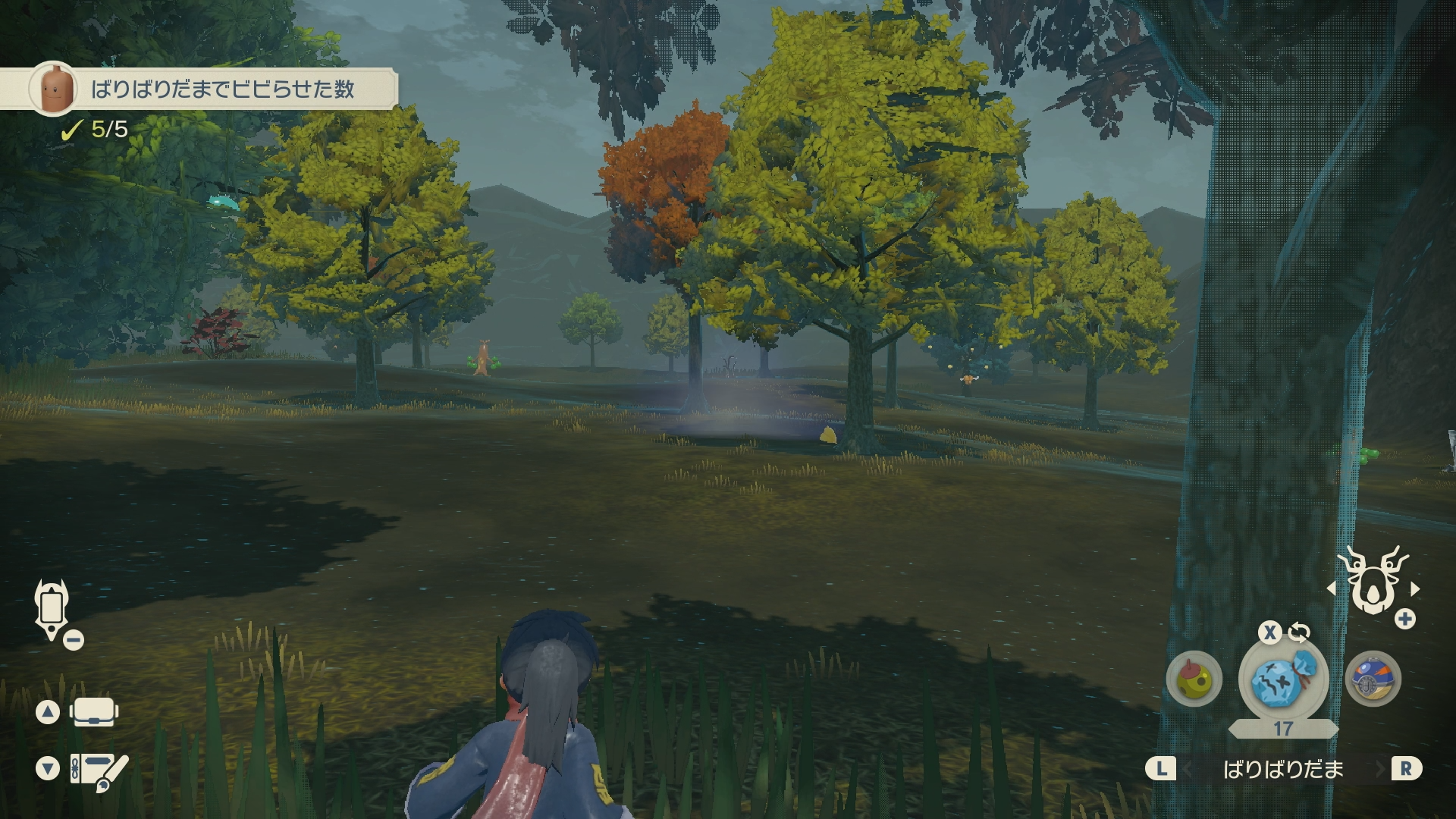Choose the Spoiled Apricorn item slot
This screenshot has width=1456, height=819.
point(1194,679)
